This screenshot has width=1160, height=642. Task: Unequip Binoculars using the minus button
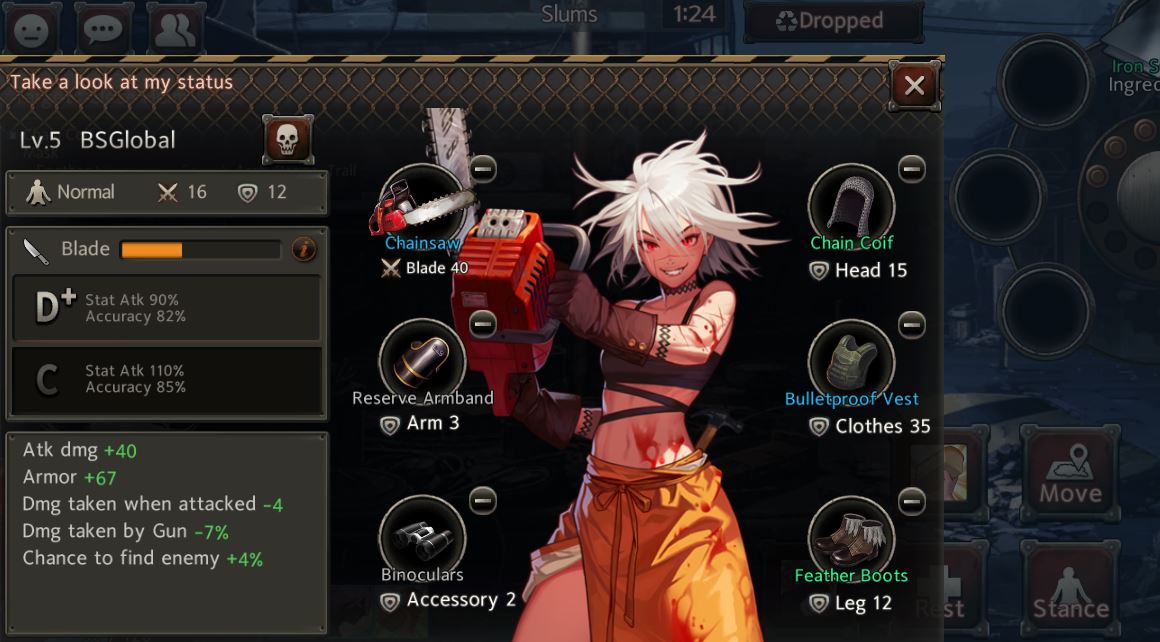coord(483,499)
